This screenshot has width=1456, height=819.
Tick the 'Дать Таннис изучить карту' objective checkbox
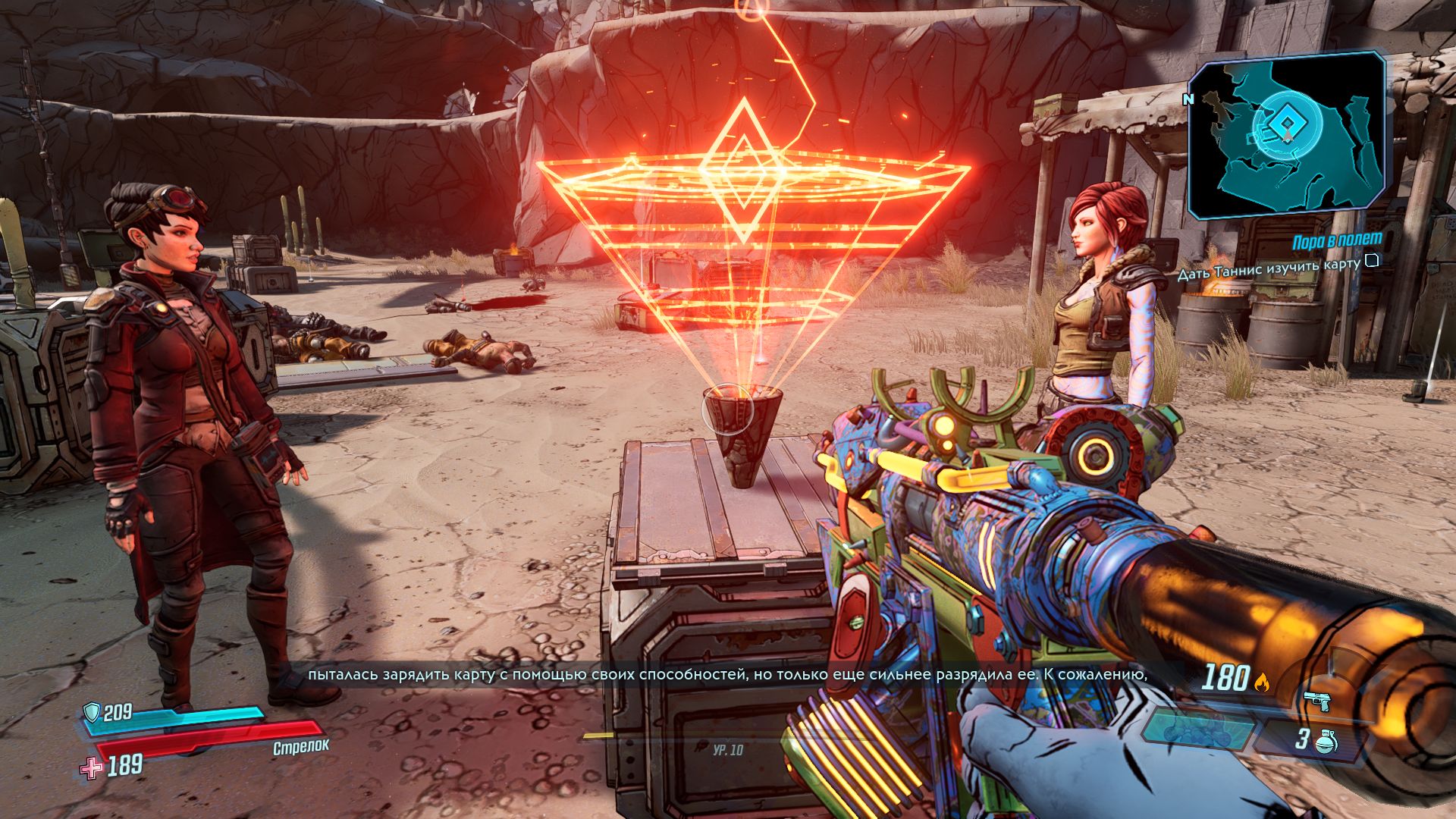point(1371,262)
